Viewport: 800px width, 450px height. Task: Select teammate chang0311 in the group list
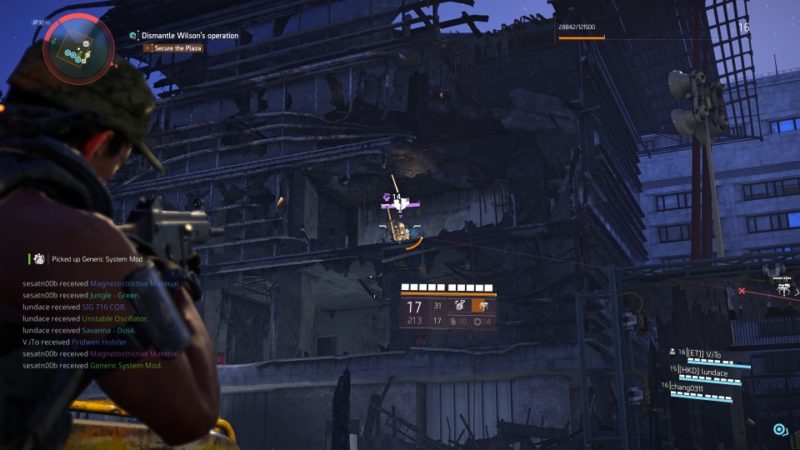tap(692, 388)
